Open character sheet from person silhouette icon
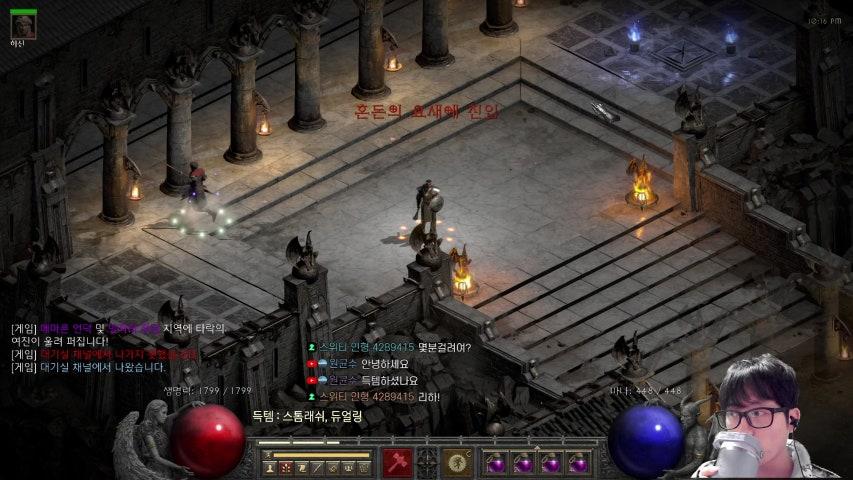 [x=270, y=467]
